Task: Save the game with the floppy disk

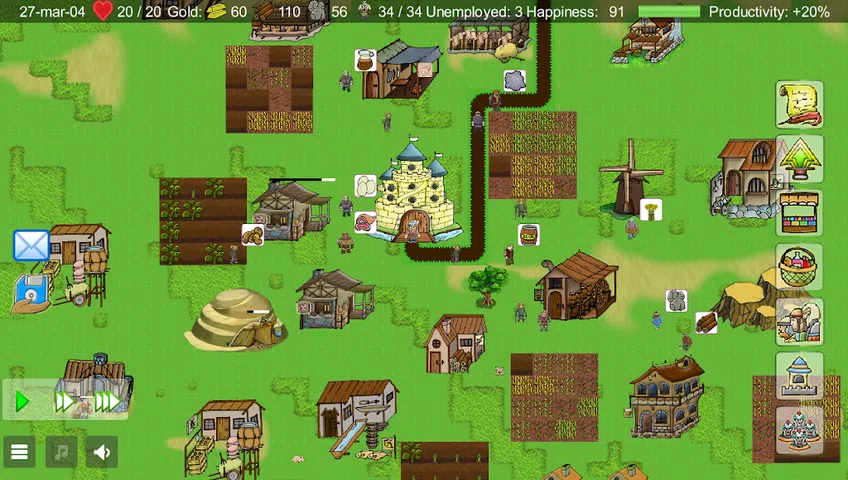Action: click(x=31, y=292)
